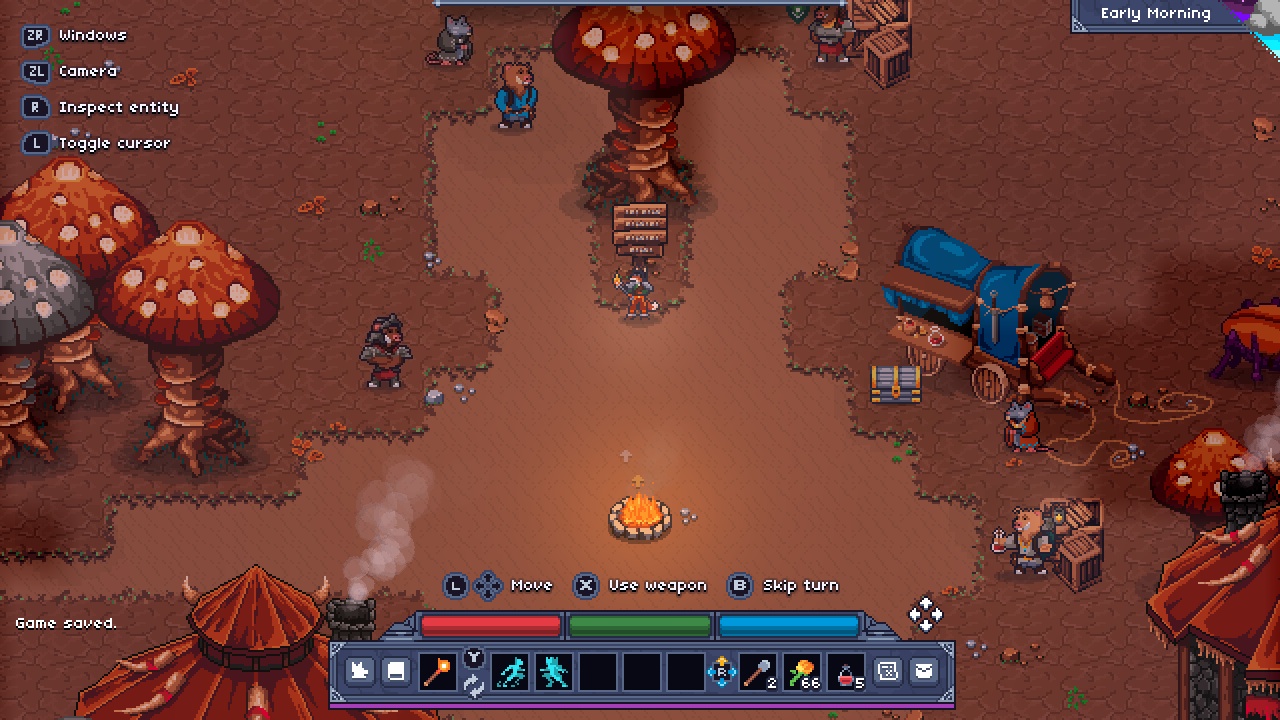Open the grid inventory icon beside the envelope
The image size is (1280, 720).
[x=887, y=671]
